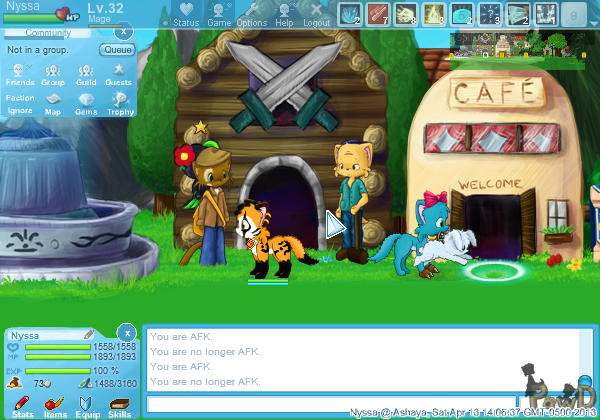600x420 pixels.
Task: View the Trophy panel
Action: click(x=118, y=105)
